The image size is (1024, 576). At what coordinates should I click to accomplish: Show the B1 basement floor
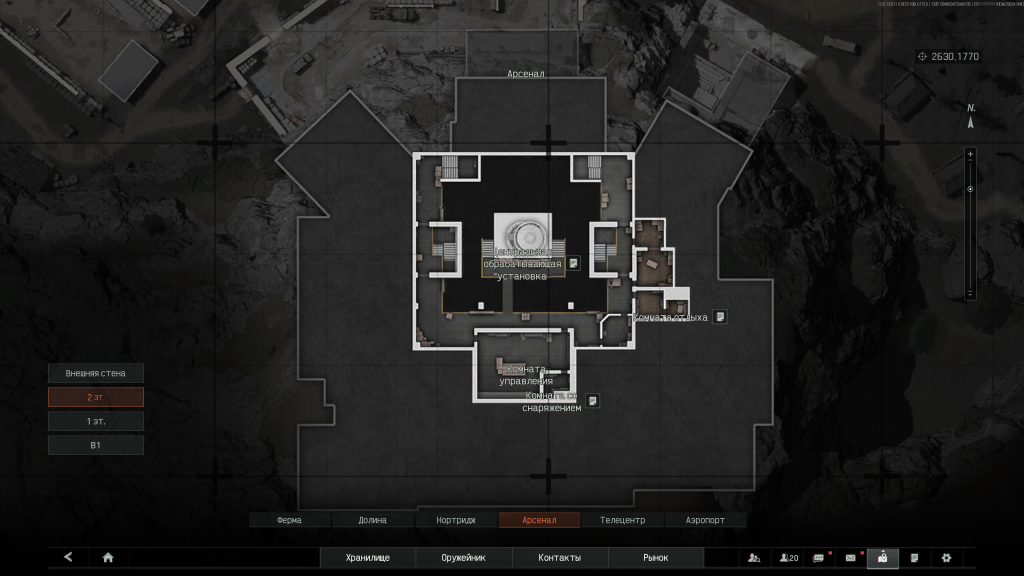click(96, 445)
